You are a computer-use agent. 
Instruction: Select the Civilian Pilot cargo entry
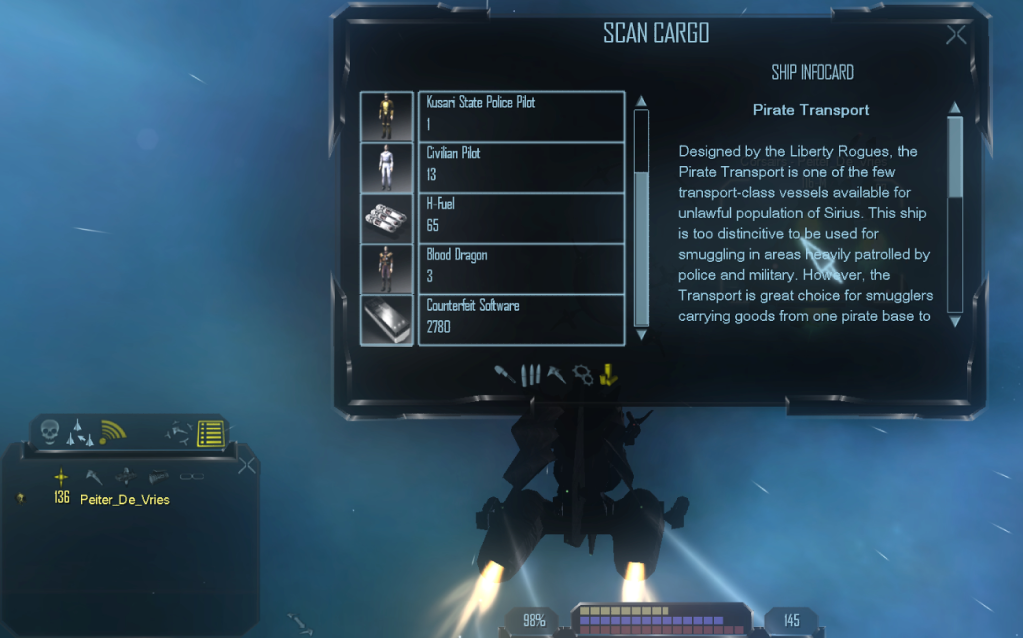521,167
